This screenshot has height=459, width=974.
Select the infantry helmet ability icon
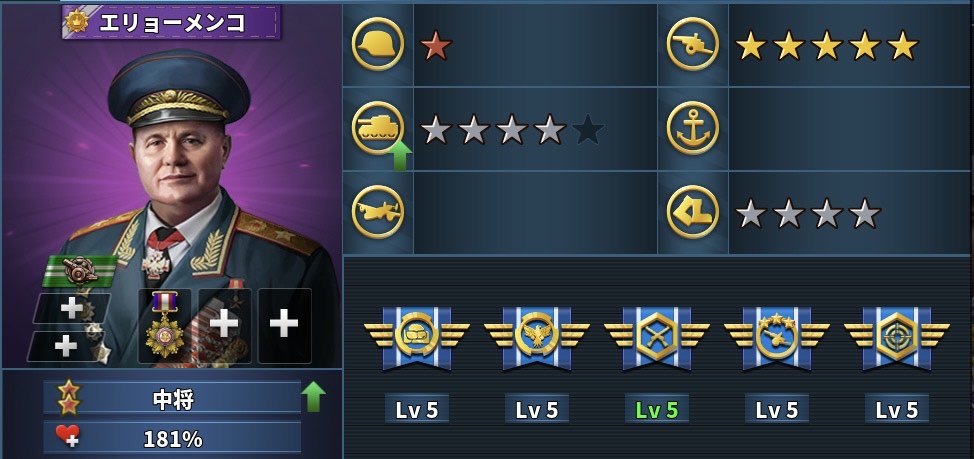point(378,45)
